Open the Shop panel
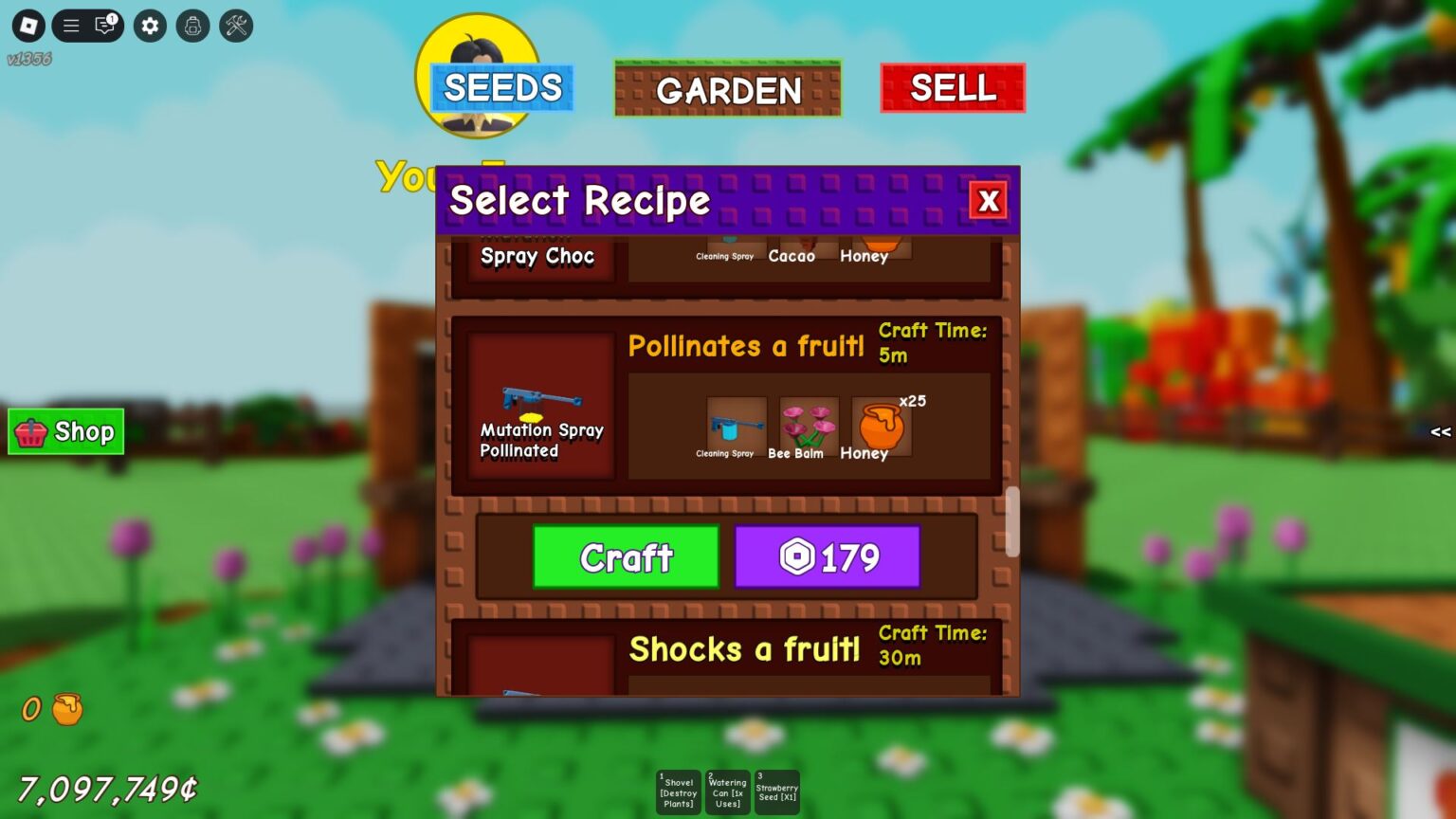This screenshot has height=819, width=1456. (65, 432)
